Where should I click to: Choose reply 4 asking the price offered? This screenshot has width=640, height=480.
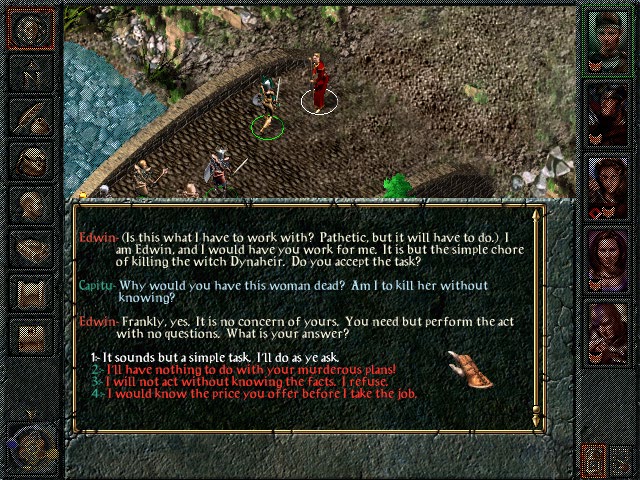(x=259, y=394)
